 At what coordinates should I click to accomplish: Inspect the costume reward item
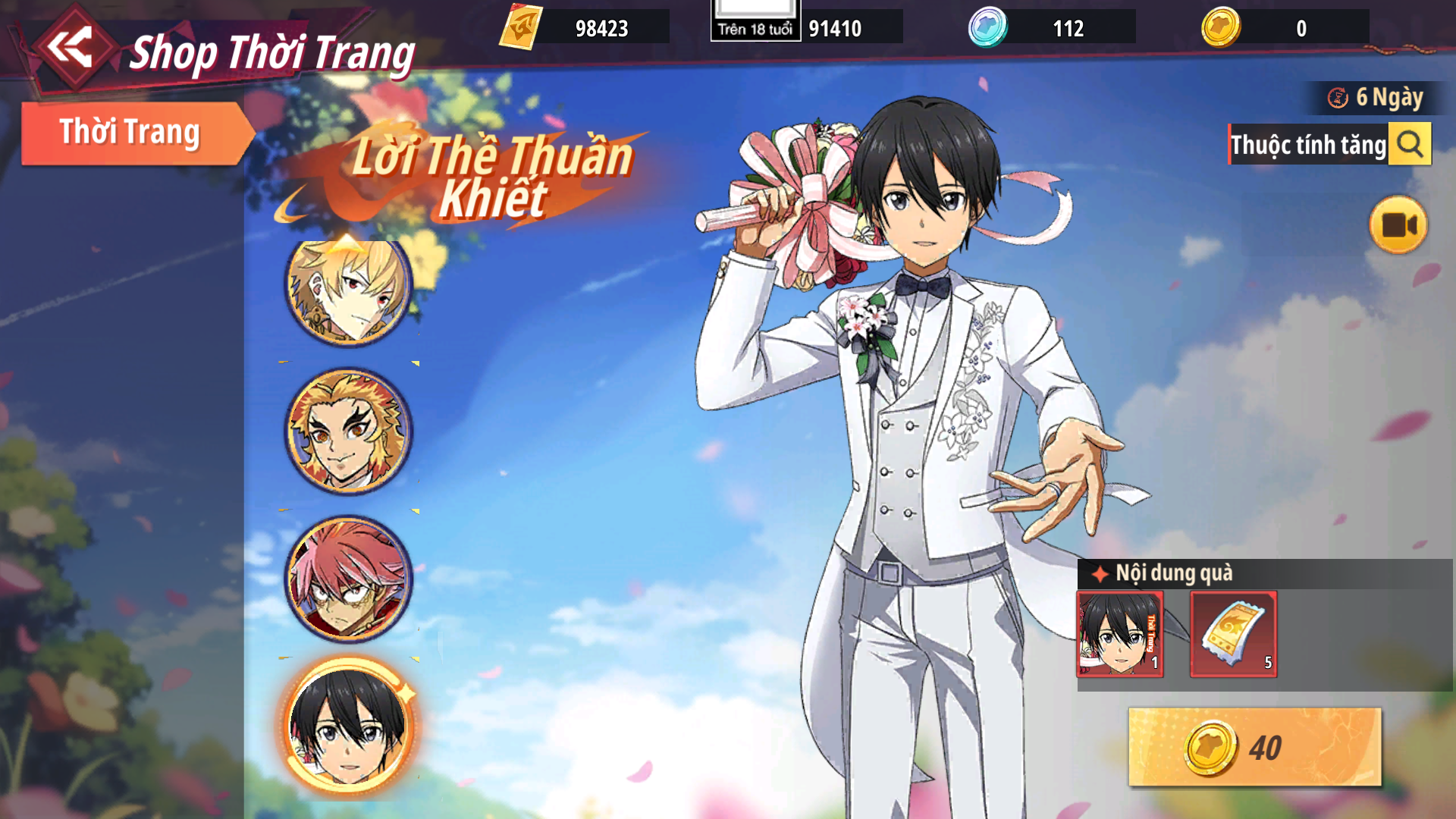point(1120,634)
